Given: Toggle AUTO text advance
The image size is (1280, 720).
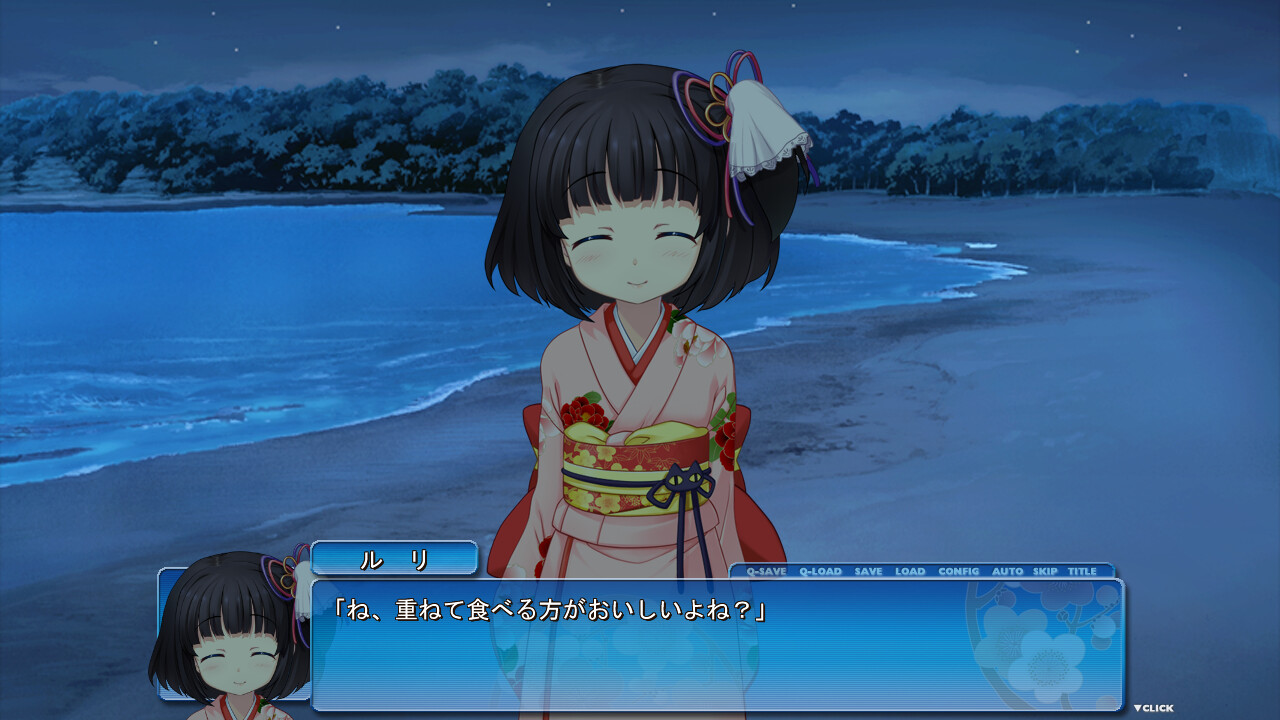Looking at the screenshot, I should [1007, 571].
